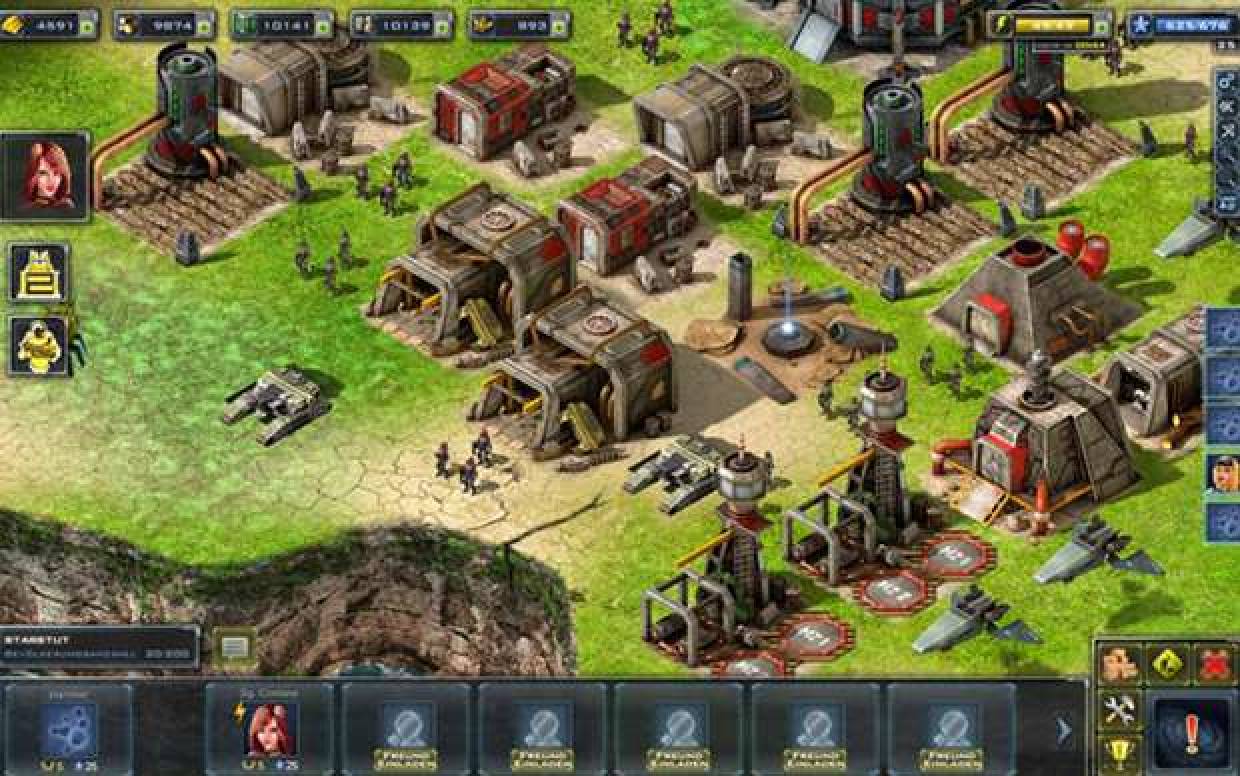Screen dimensions: 1240x776
Task: Open the build menu crates icon
Action: [1120, 663]
